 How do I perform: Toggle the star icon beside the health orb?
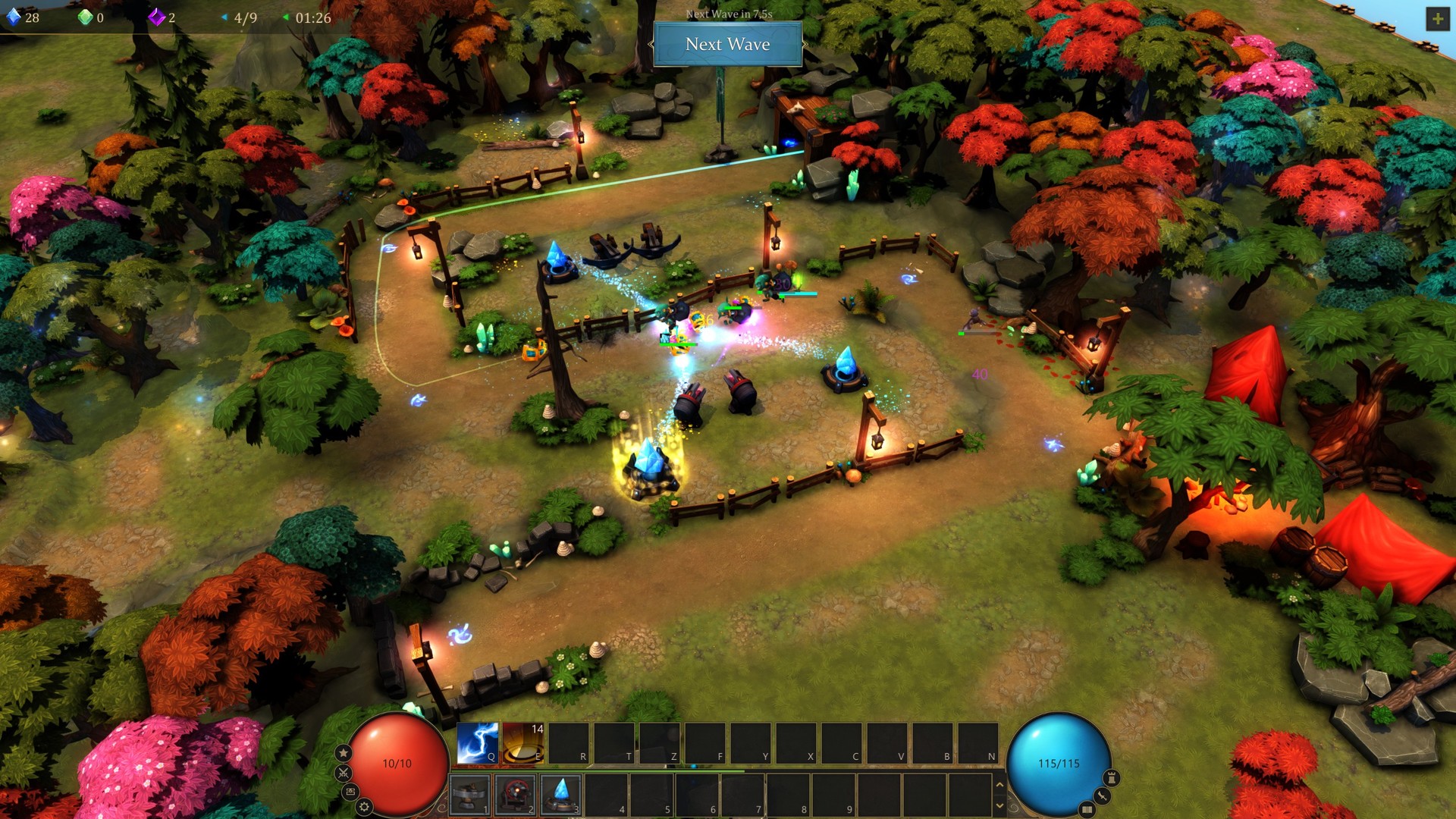[344, 752]
